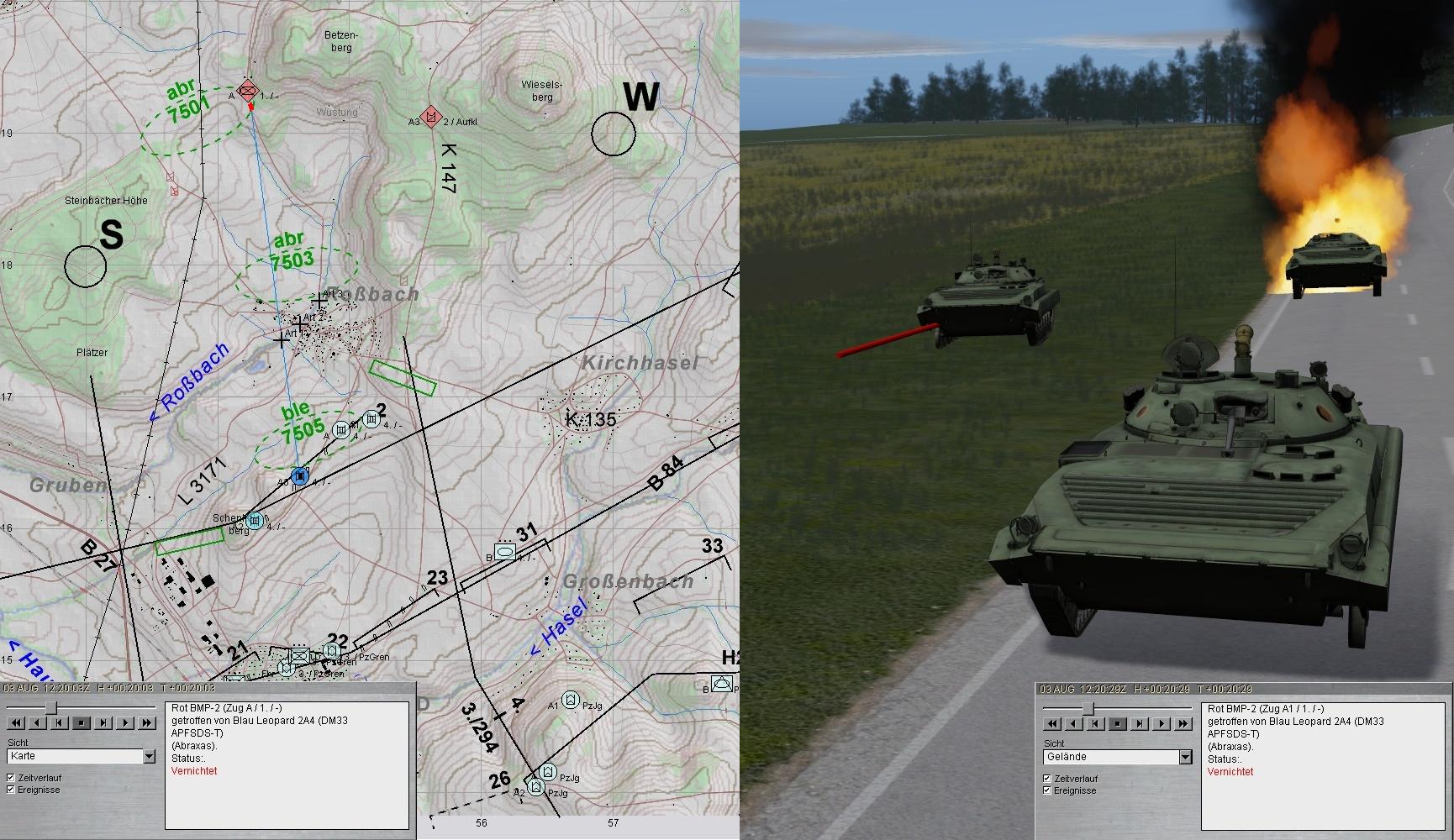Fast-forward the replay in the Gelände panel

point(1184,723)
